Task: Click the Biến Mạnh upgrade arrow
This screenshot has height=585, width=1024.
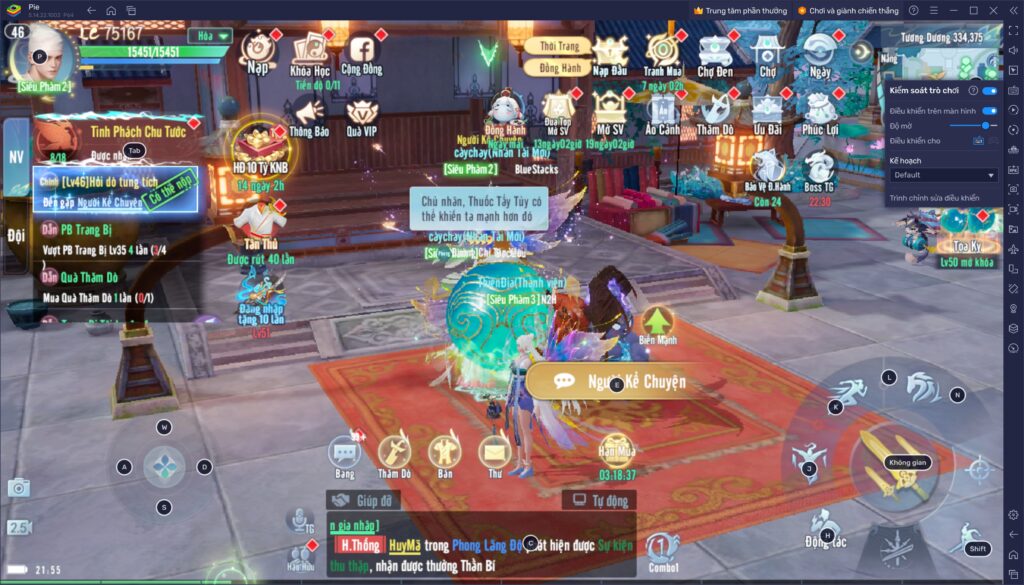Action: [657, 322]
